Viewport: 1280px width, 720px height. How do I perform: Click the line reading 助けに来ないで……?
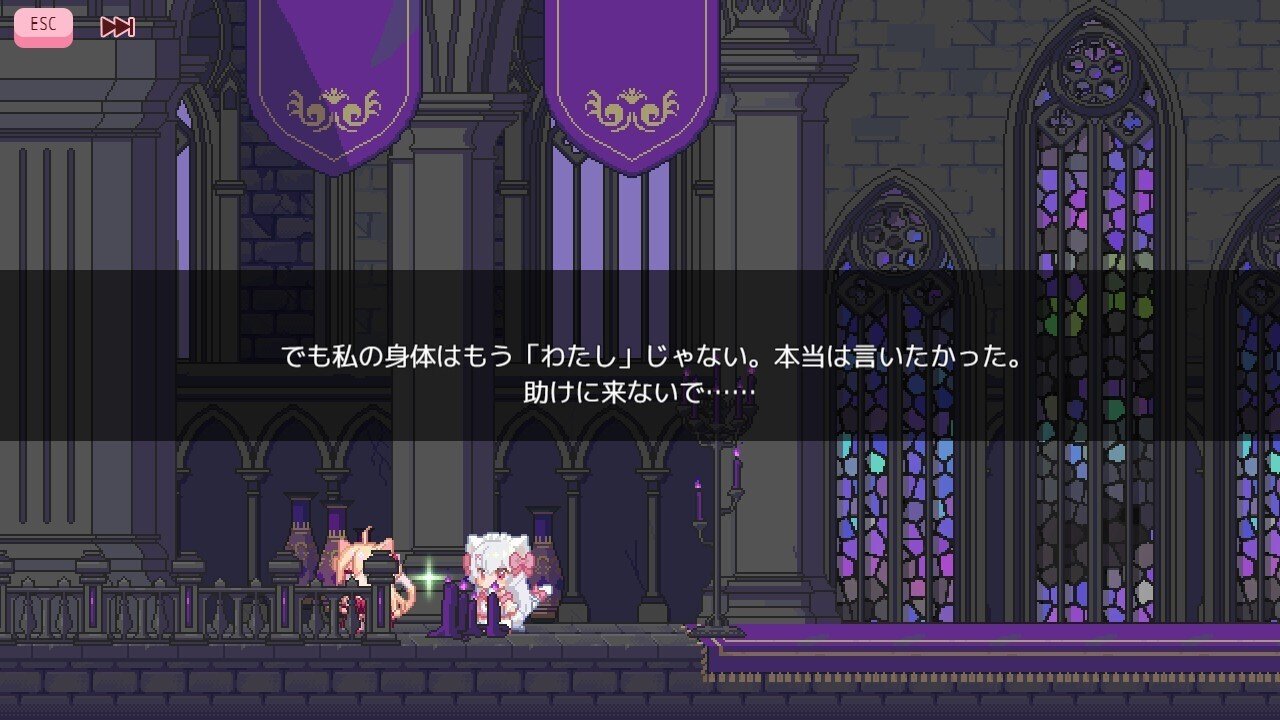[640, 392]
